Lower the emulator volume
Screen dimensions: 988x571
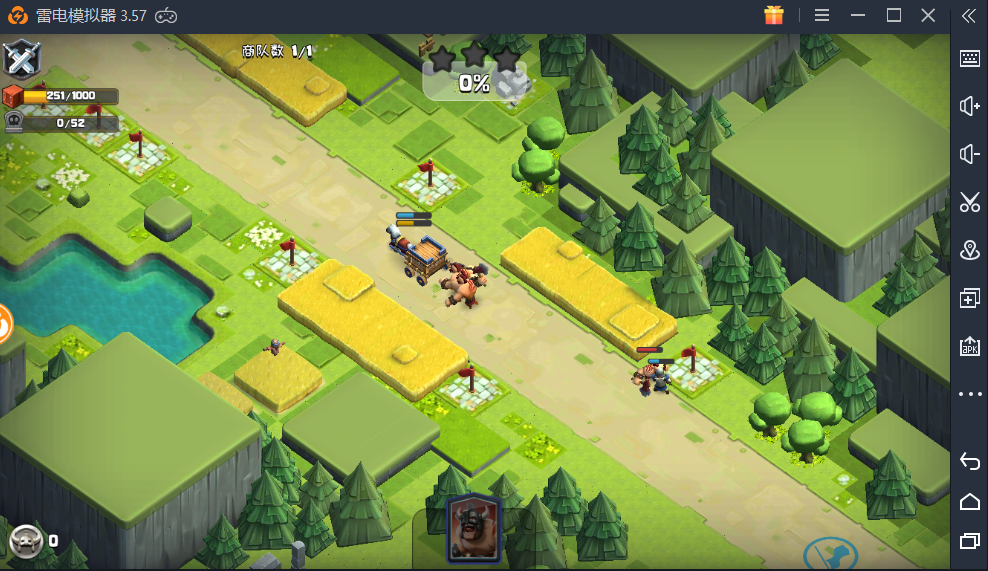(969, 154)
